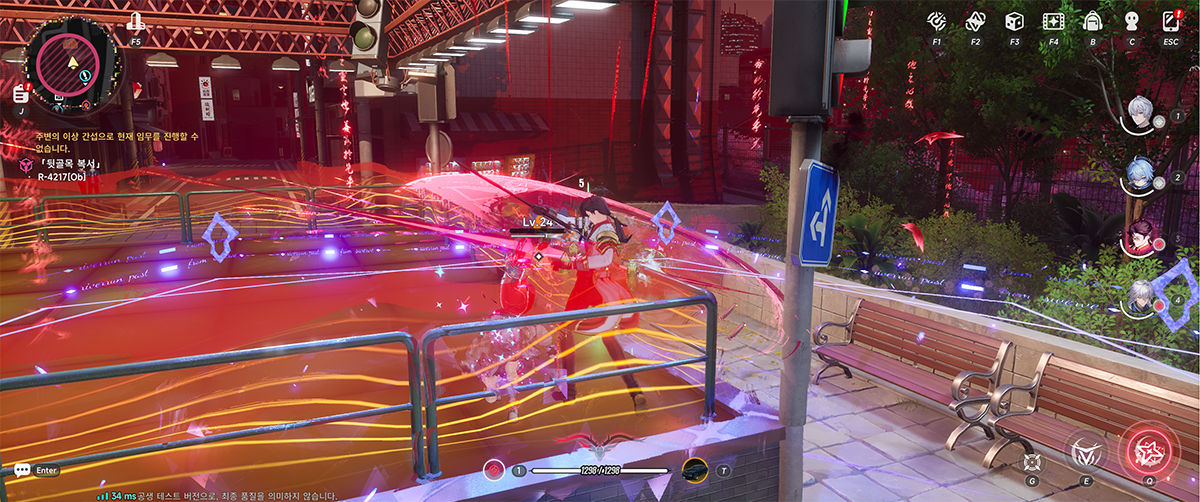
Task: Switch to the blue-haired party member
Action: coord(1142,176)
